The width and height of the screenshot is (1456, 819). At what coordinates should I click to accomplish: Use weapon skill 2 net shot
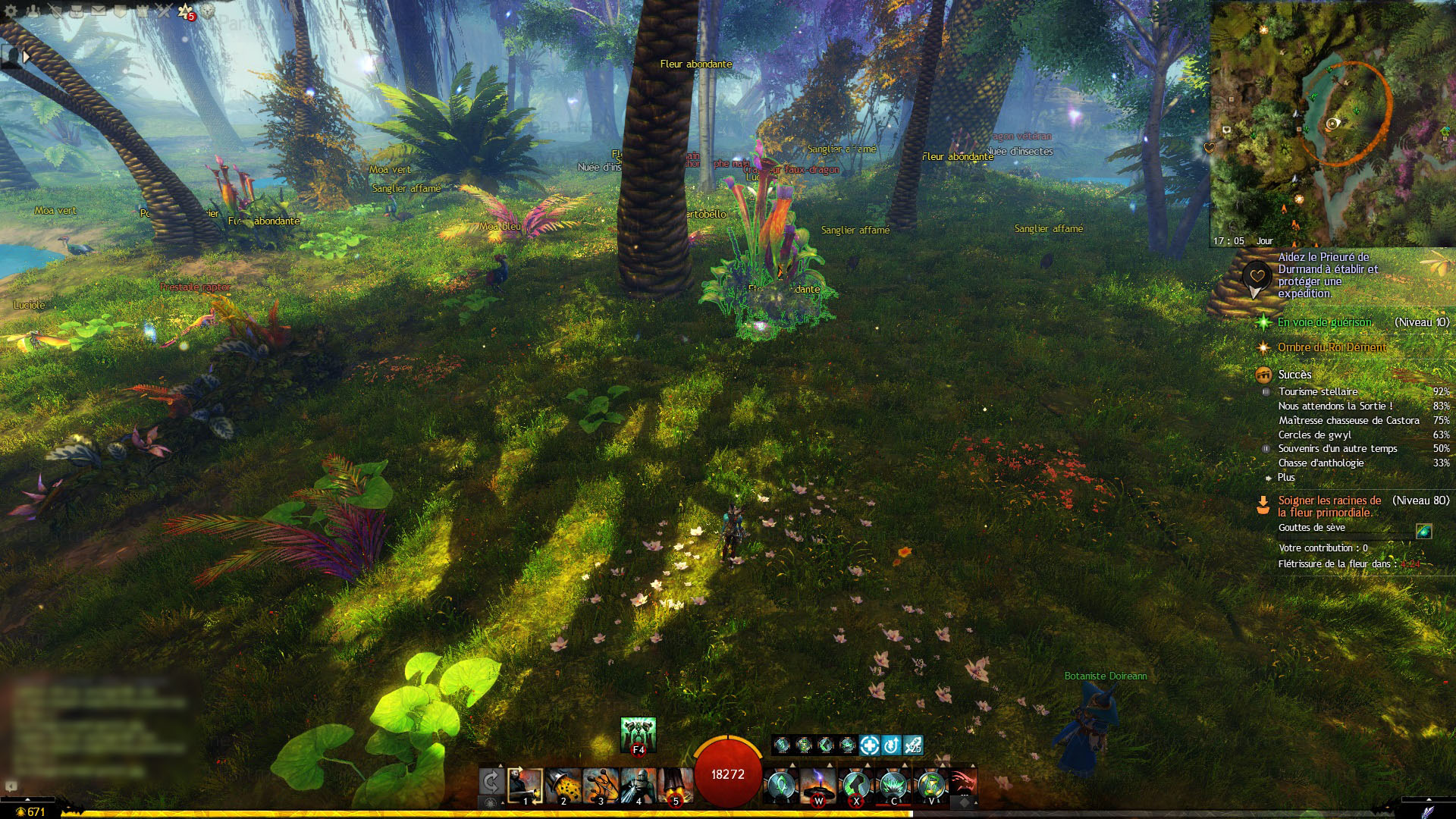click(563, 786)
